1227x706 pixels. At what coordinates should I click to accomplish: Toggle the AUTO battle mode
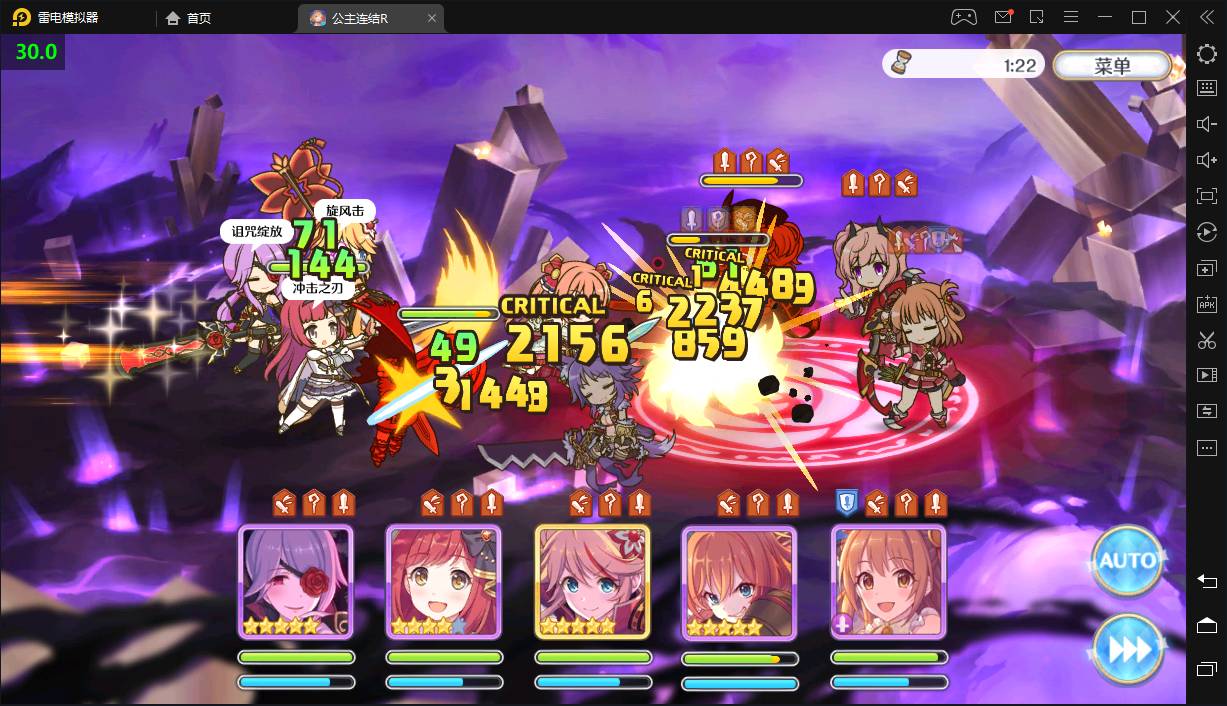(x=1127, y=560)
